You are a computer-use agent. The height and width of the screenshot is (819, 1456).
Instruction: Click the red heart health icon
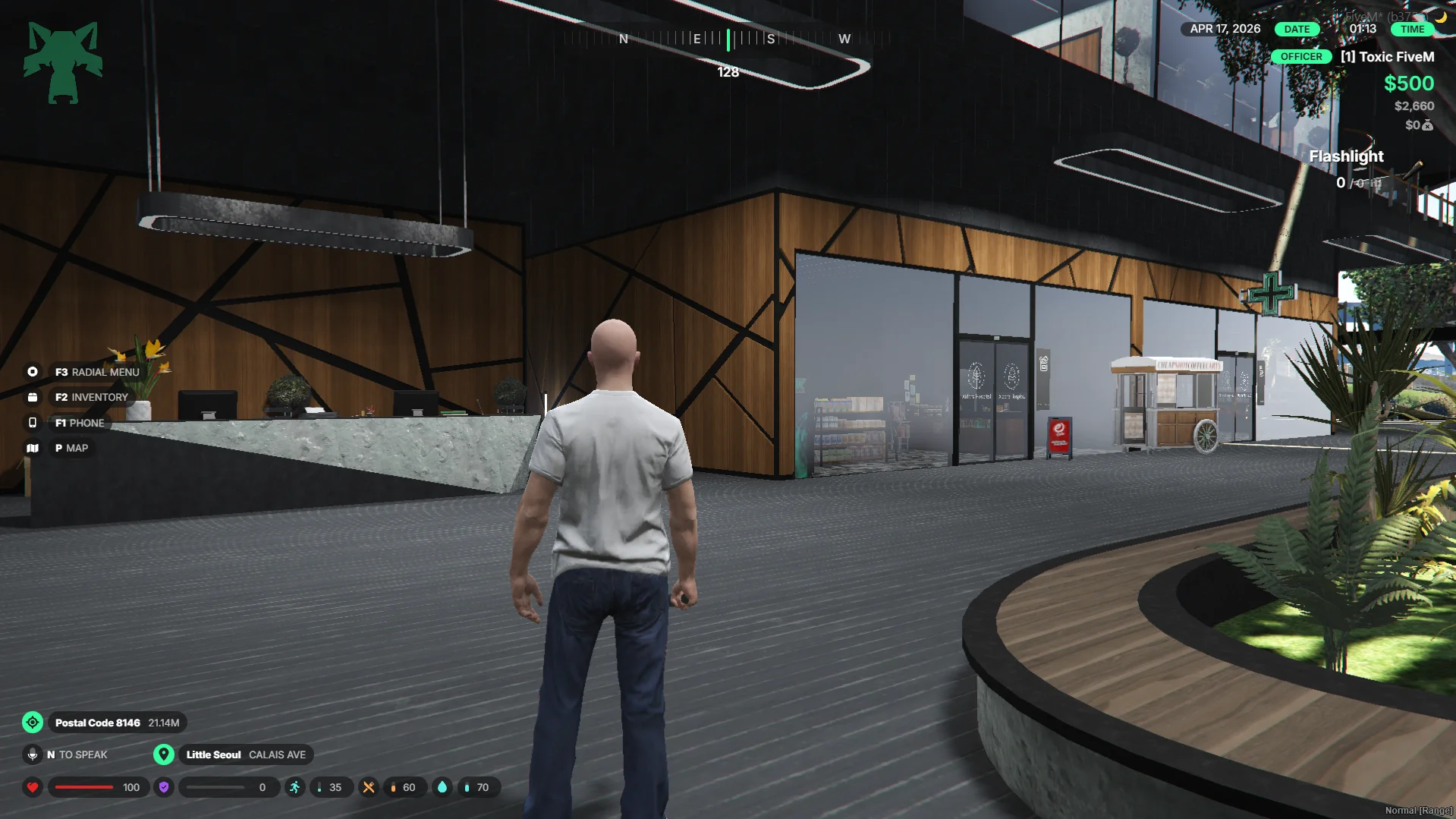point(33,787)
